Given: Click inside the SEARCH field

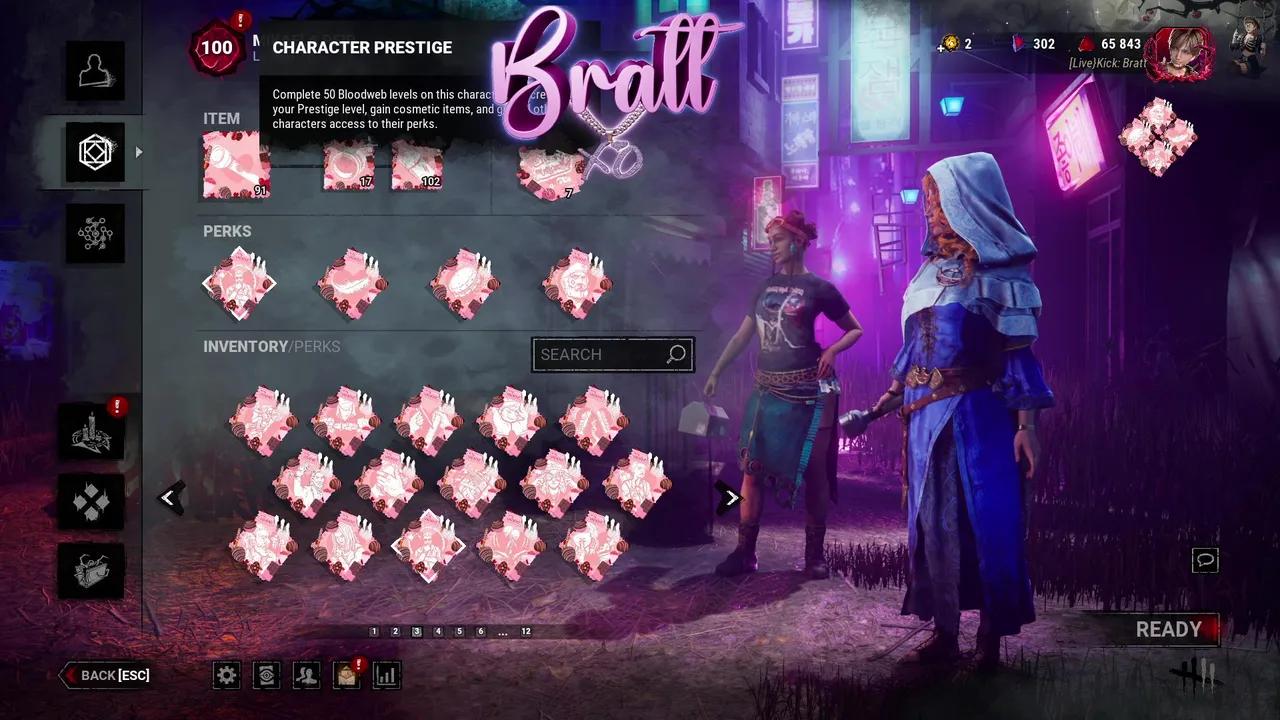Looking at the screenshot, I should click(x=600, y=354).
